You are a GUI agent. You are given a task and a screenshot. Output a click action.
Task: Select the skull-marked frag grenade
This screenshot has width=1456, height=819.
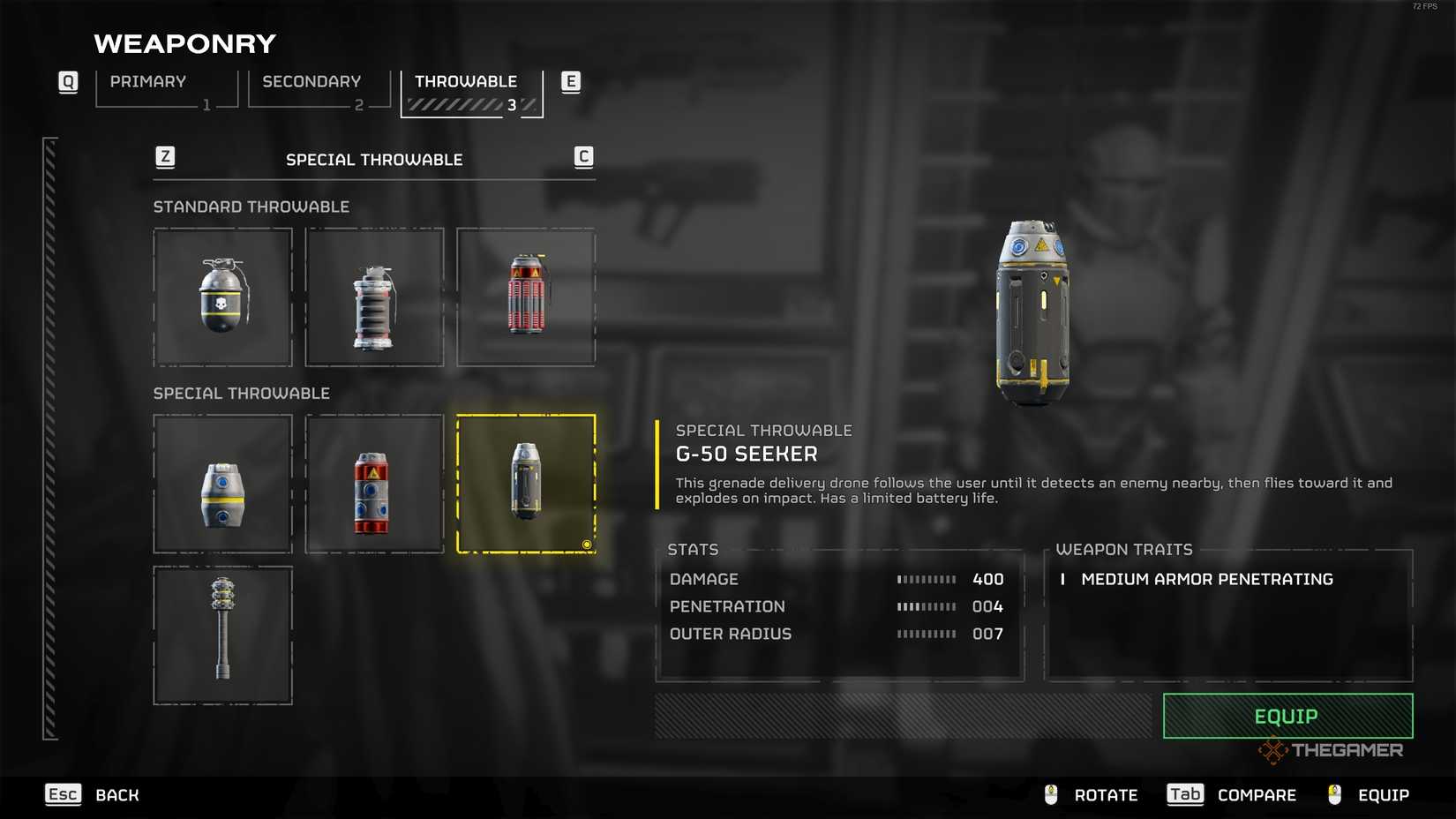[x=222, y=297]
